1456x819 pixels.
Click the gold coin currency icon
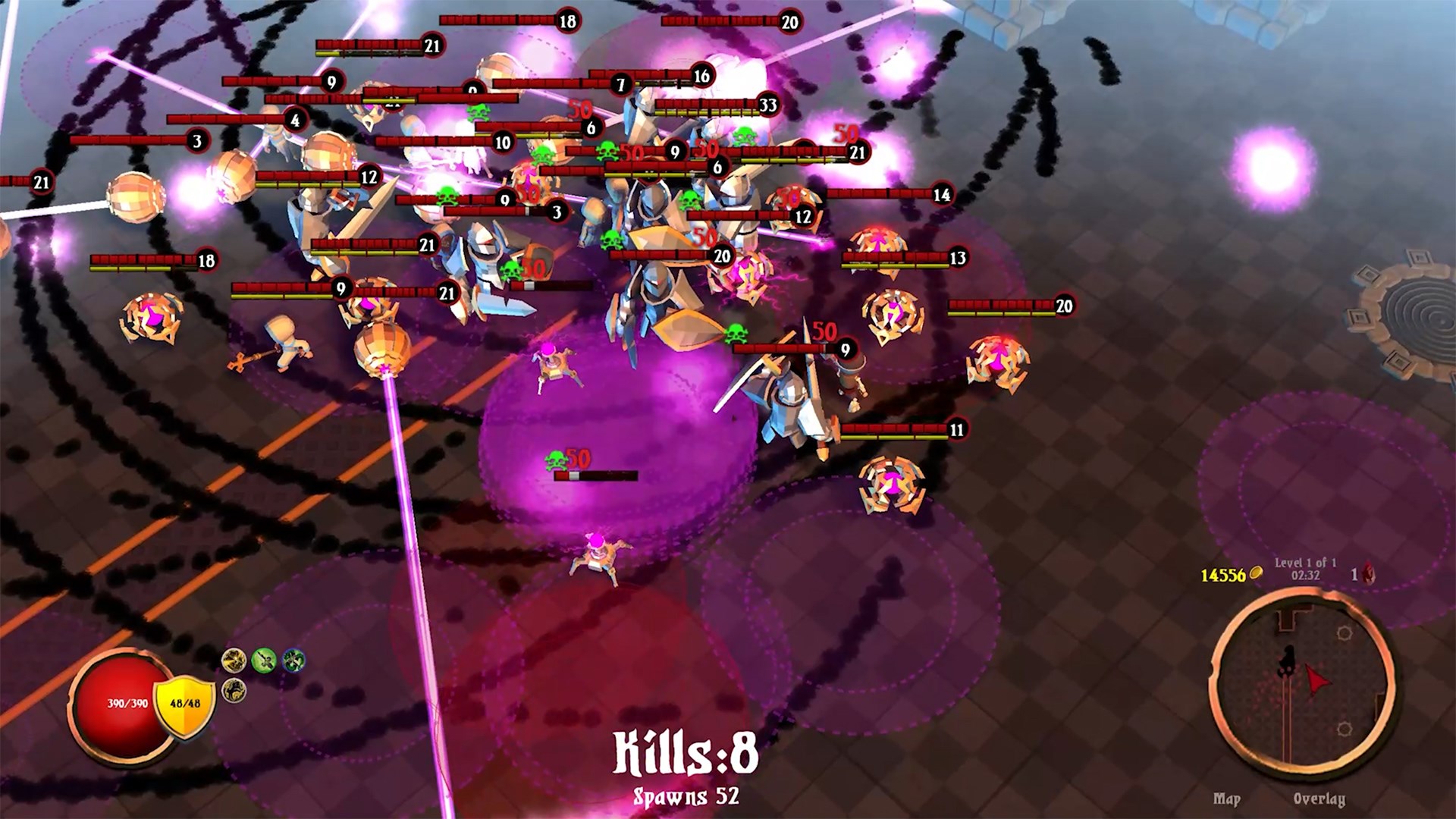(x=1256, y=573)
